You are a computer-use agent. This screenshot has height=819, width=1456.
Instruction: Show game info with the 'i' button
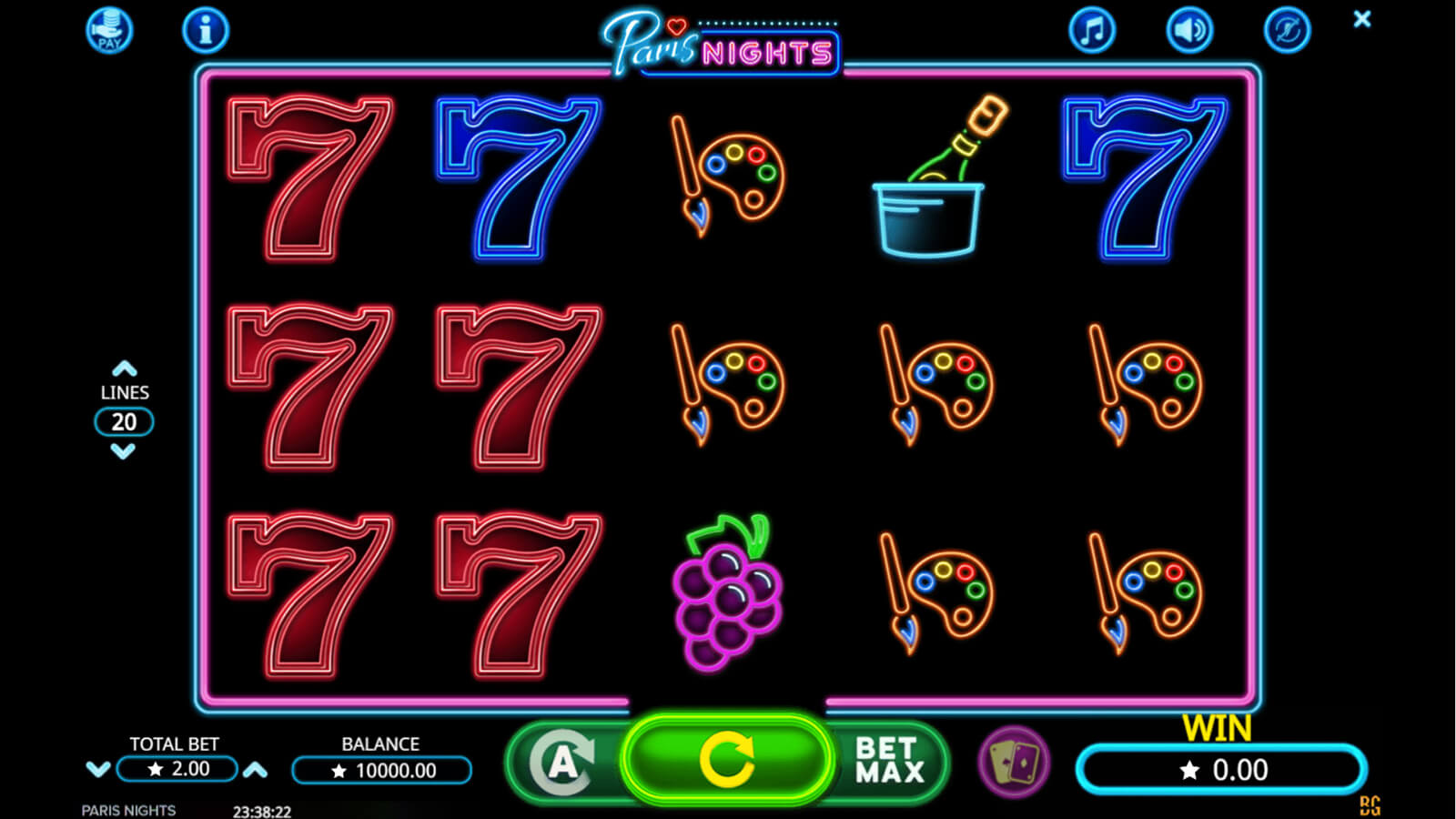[x=205, y=31]
